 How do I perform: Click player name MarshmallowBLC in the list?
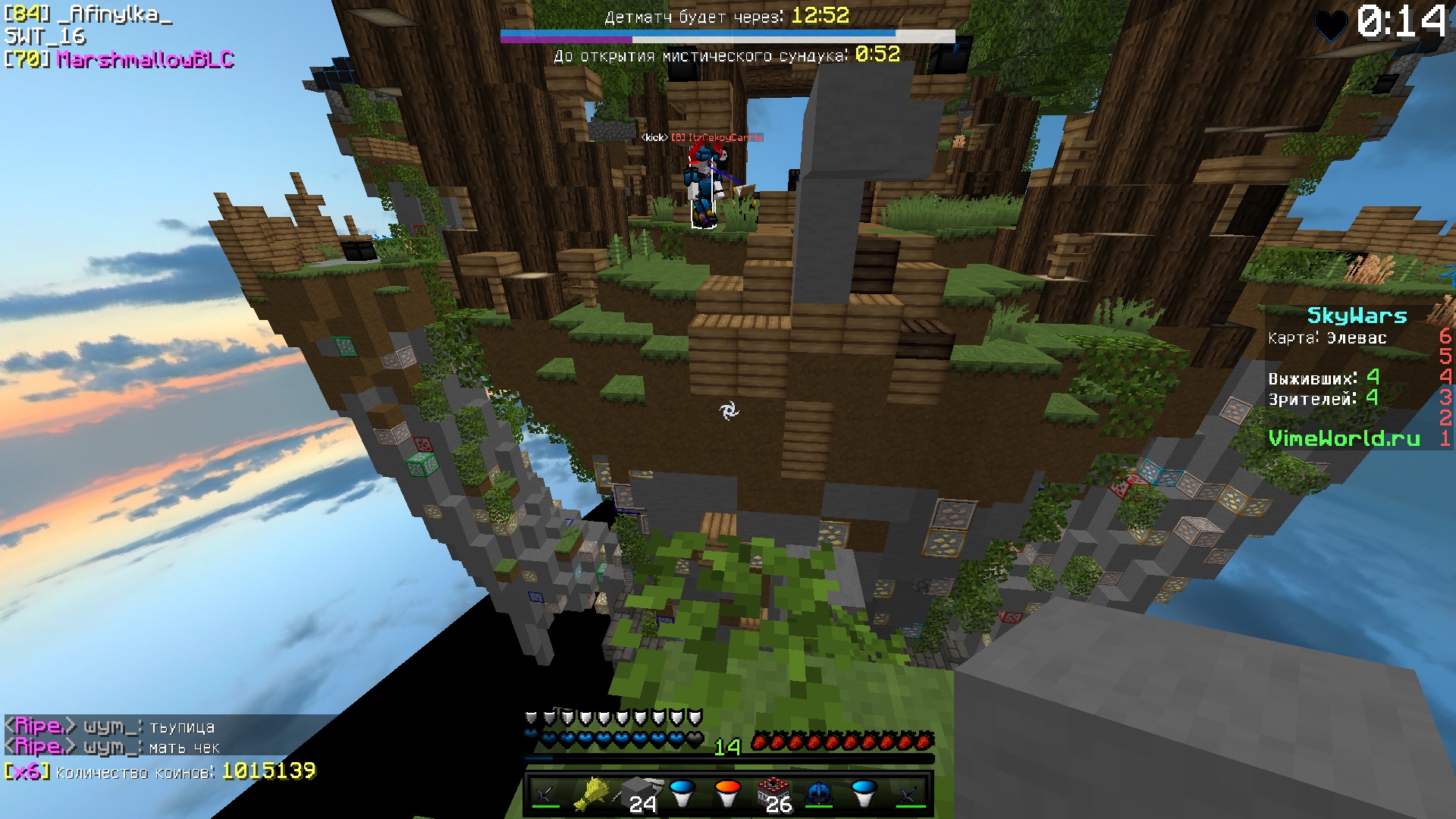[x=145, y=59]
